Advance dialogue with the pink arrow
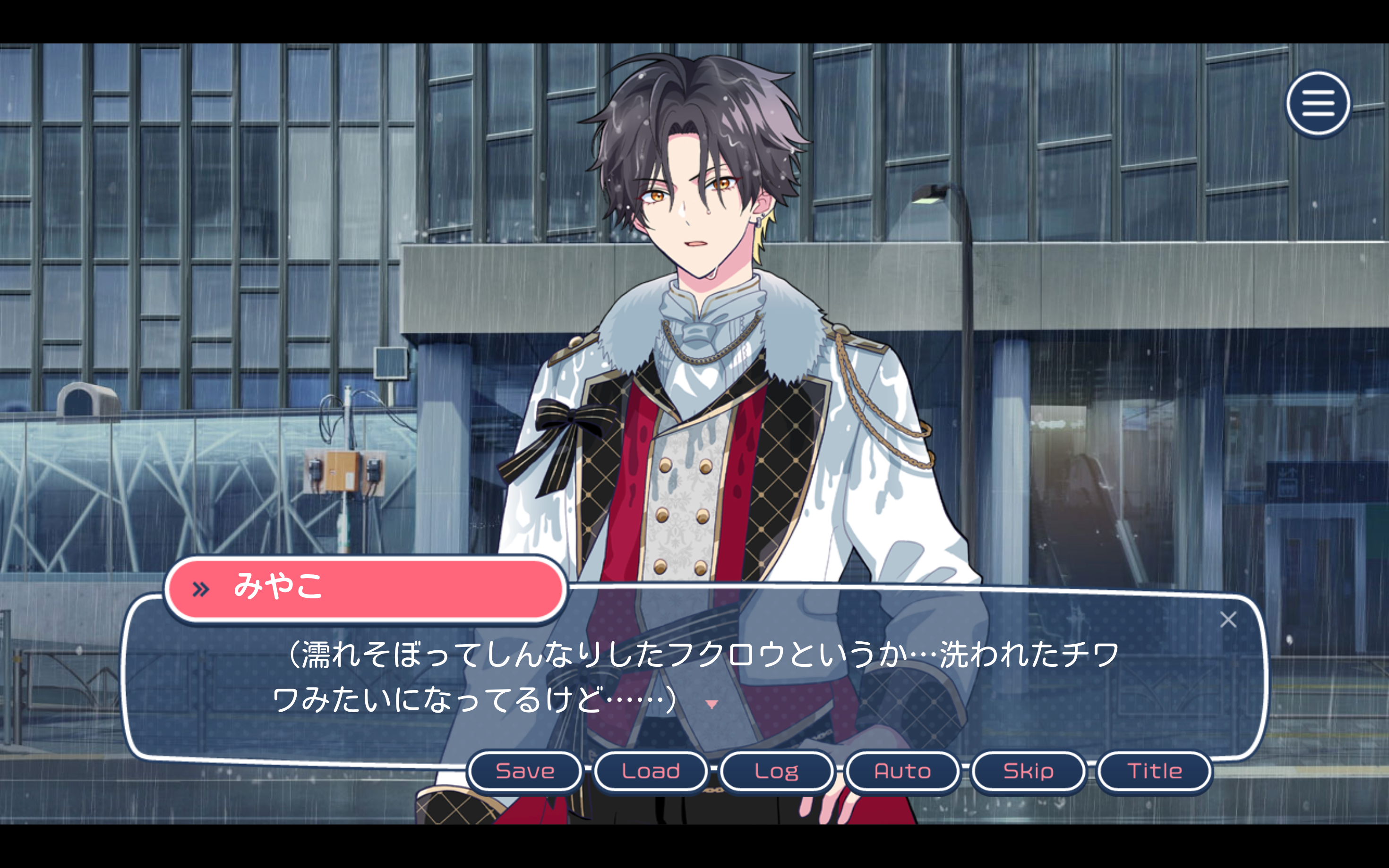This screenshot has width=1389, height=868. click(712, 705)
